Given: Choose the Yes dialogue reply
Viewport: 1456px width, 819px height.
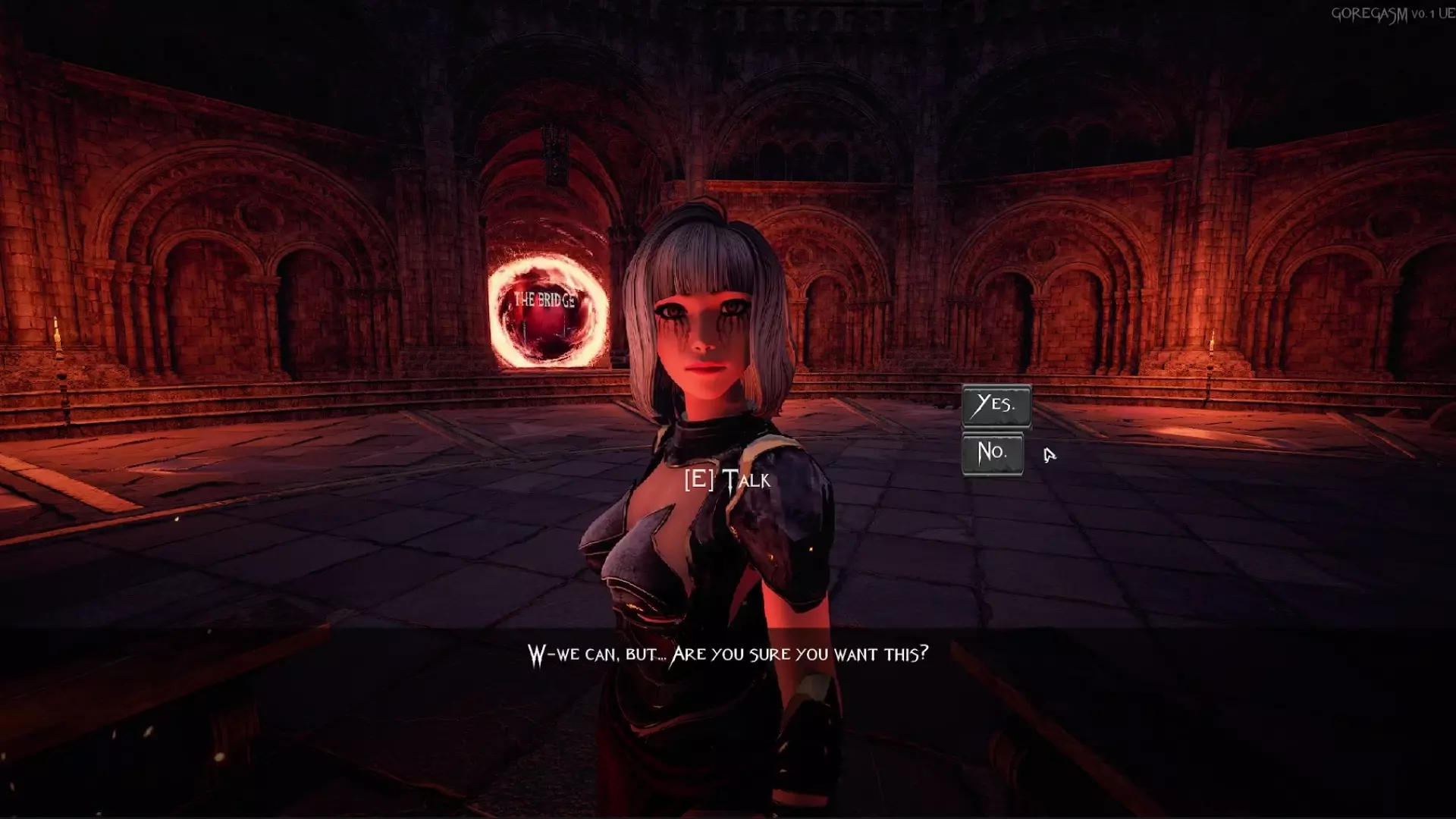Looking at the screenshot, I should tap(996, 405).
